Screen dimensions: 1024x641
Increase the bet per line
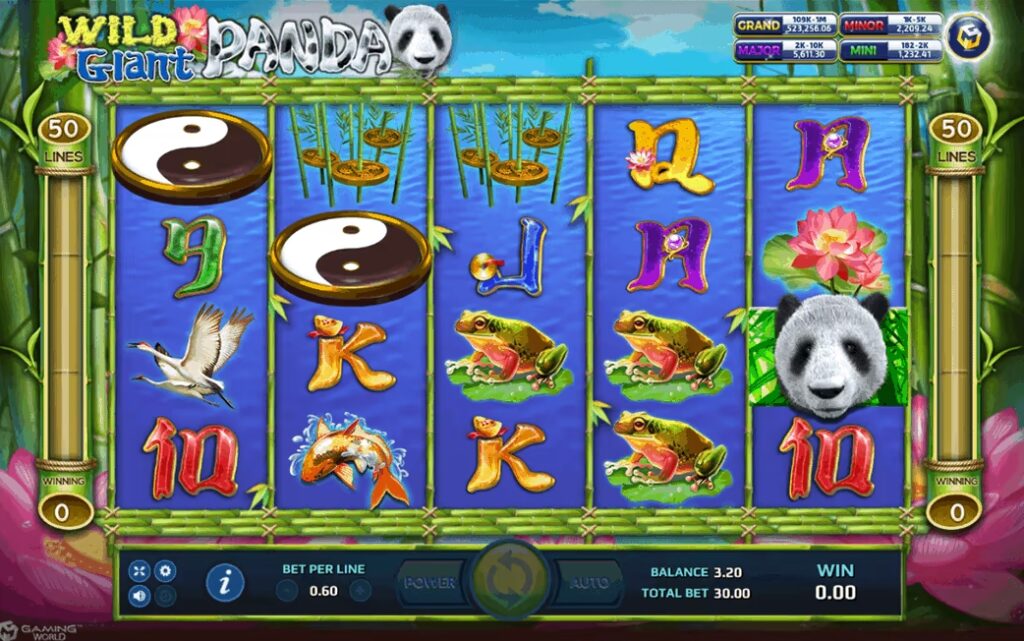[360, 590]
